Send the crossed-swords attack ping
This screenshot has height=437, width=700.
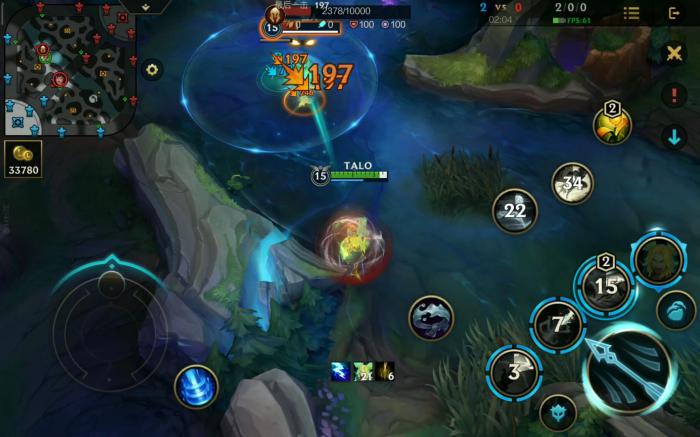[674, 53]
